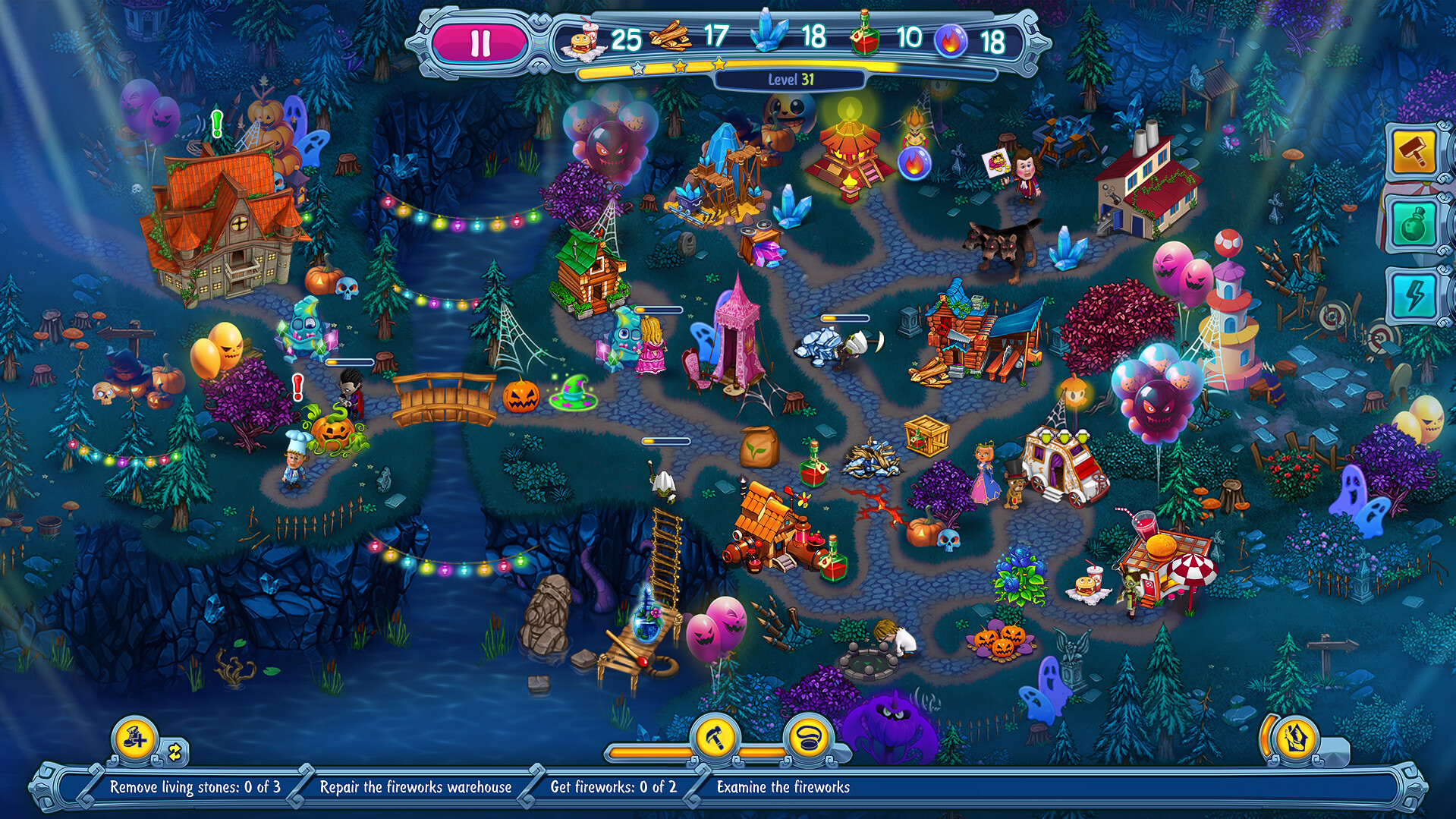Image resolution: width=1456 pixels, height=819 pixels.
Task: Pause the game with the pink button
Action: (x=480, y=43)
